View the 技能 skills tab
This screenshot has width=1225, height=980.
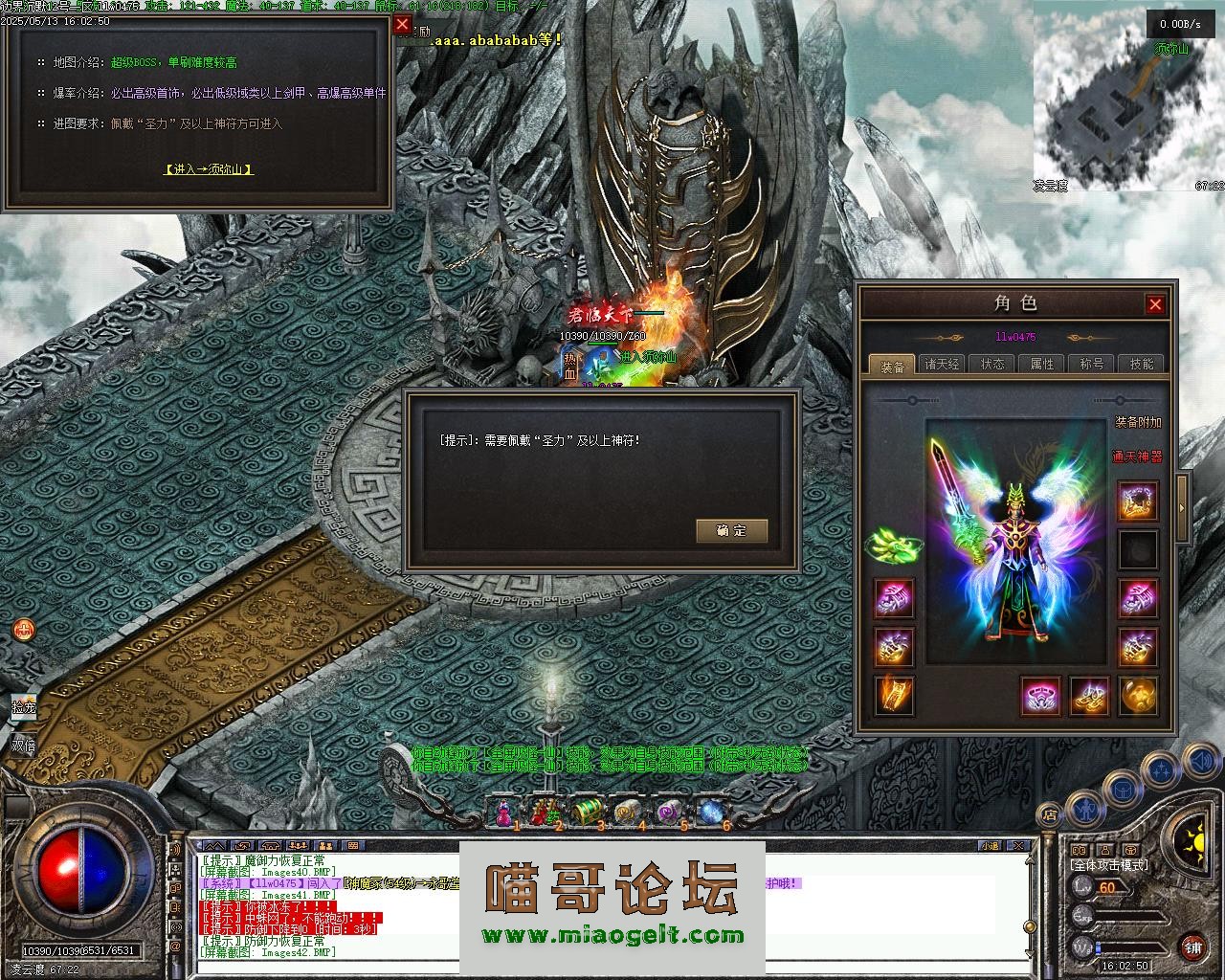click(1141, 365)
